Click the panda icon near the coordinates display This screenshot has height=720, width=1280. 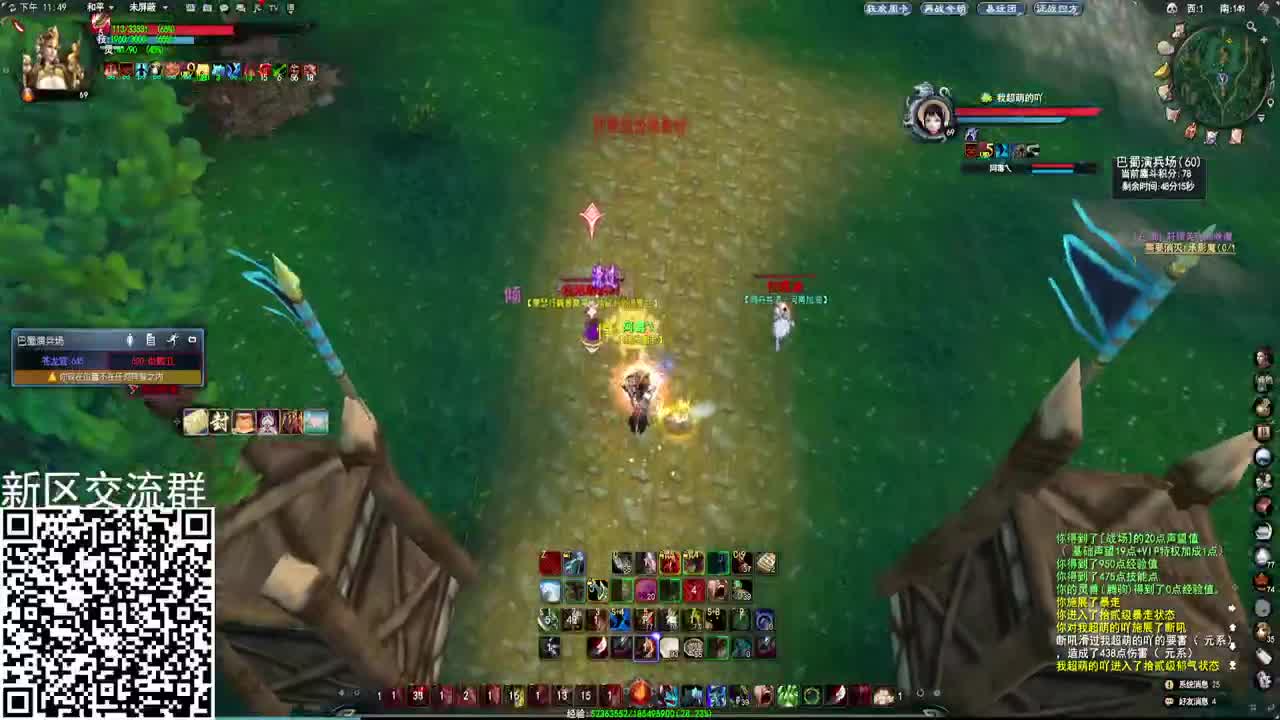coord(1172,7)
